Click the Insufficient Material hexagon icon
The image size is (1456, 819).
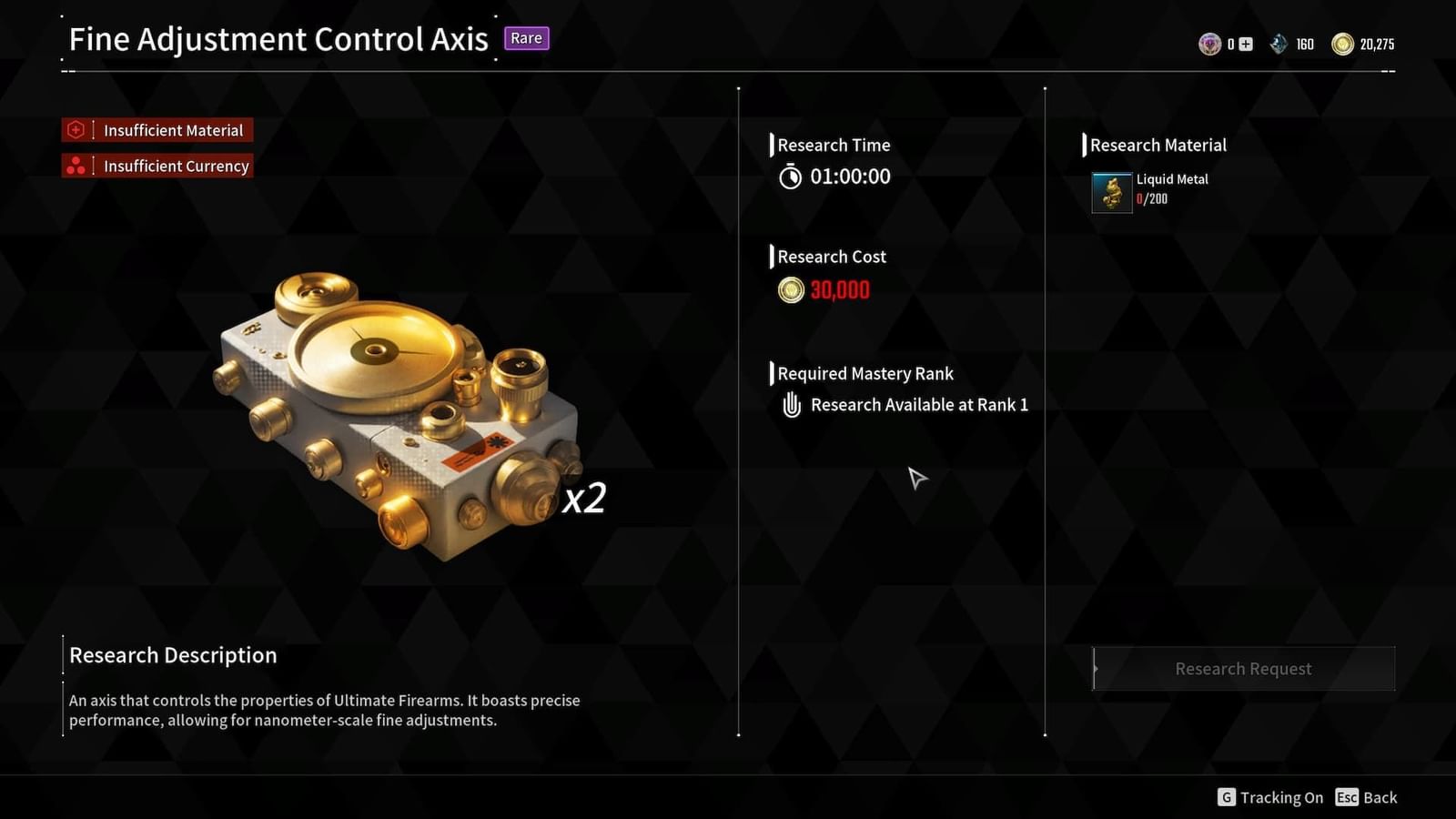[x=76, y=129]
